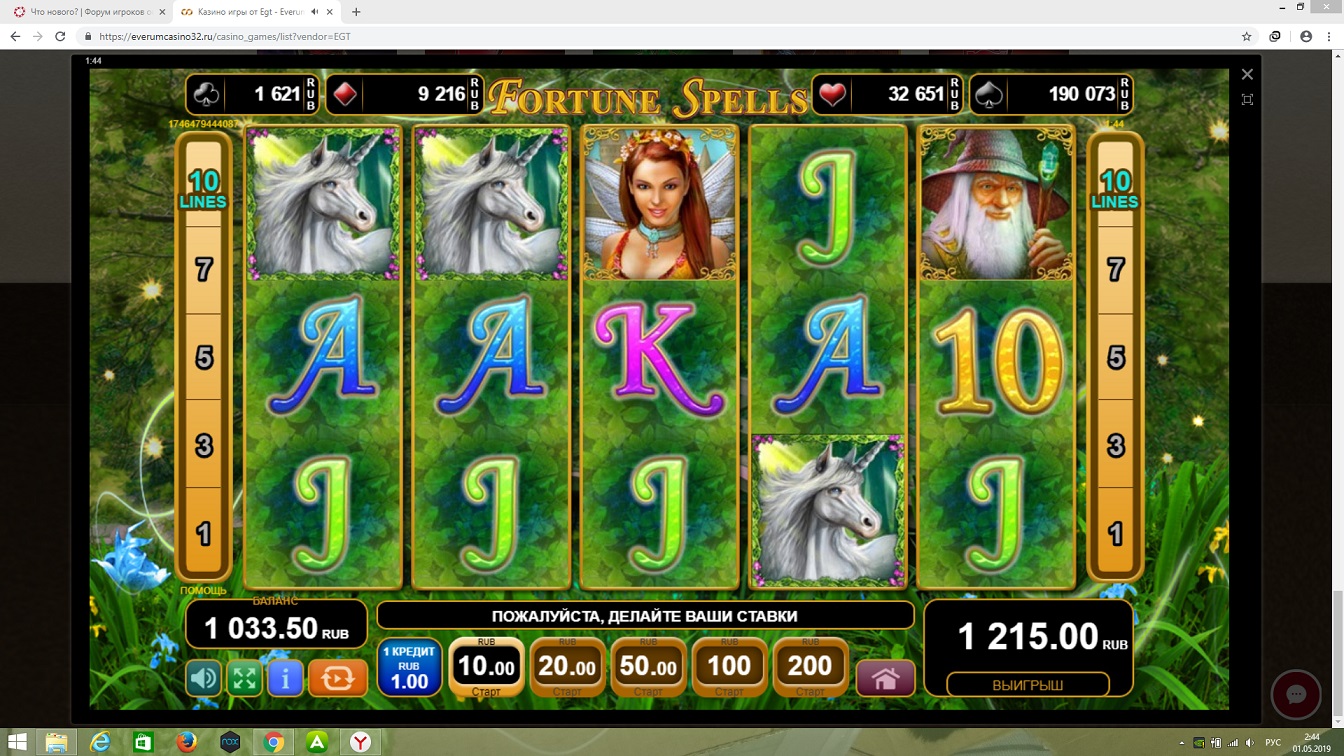Close the game overlay with the X

pyautogui.click(x=1247, y=74)
